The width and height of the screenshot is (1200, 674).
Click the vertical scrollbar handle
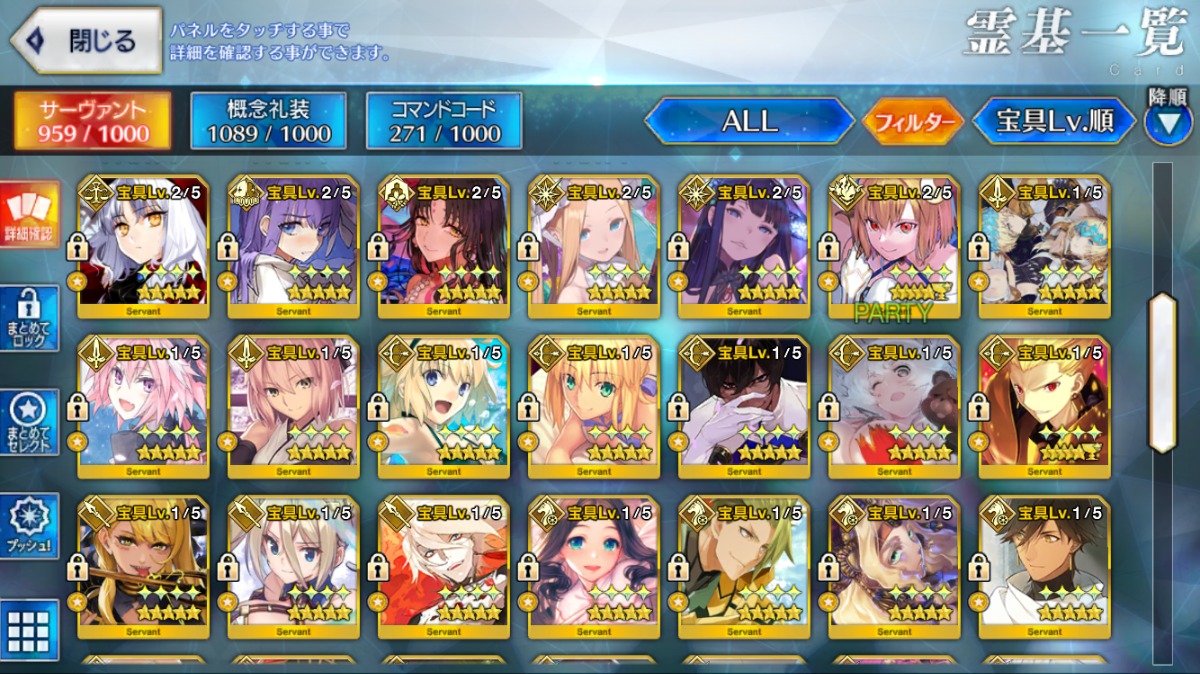pos(1162,372)
